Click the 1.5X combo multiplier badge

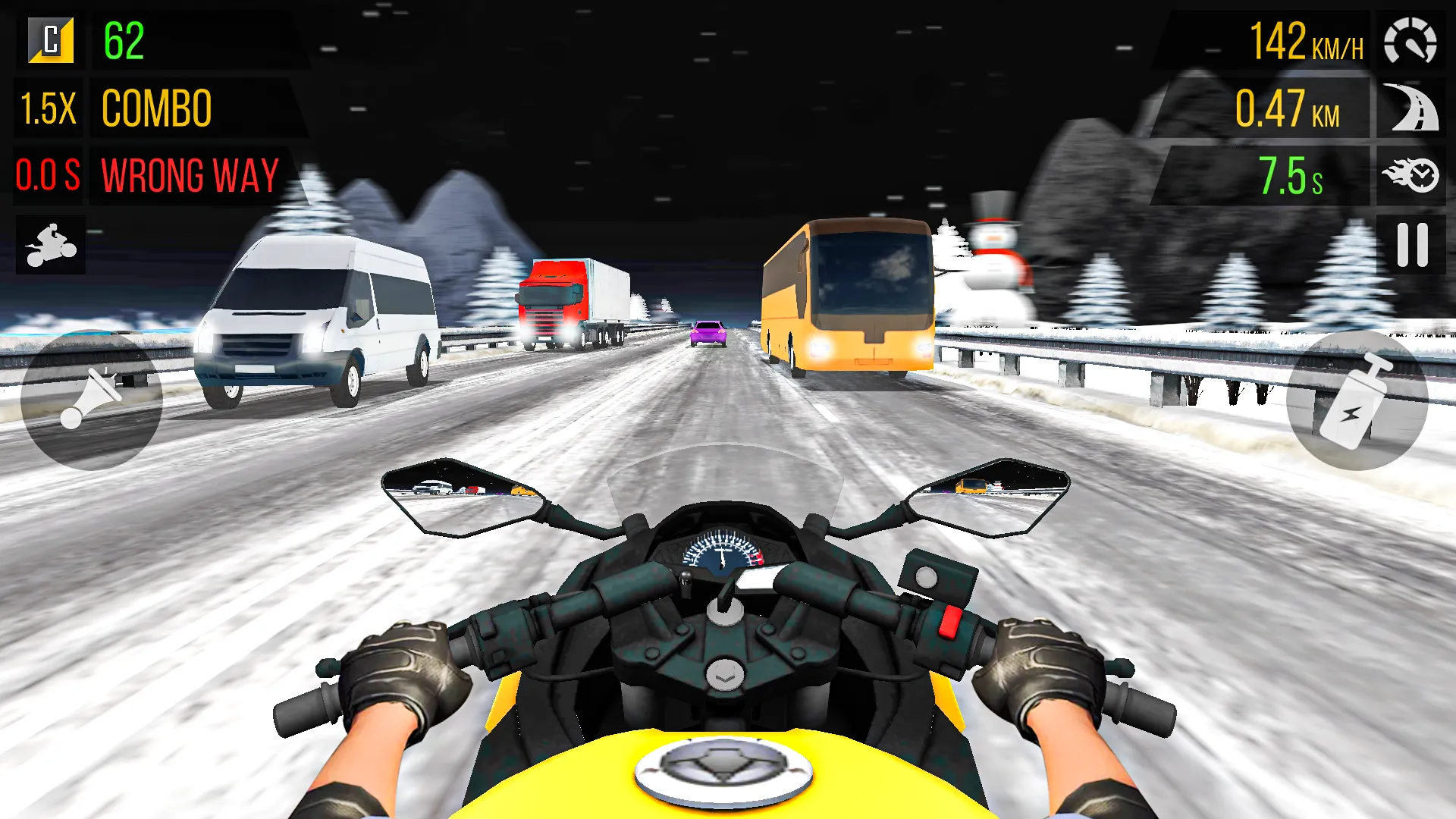tap(48, 108)
